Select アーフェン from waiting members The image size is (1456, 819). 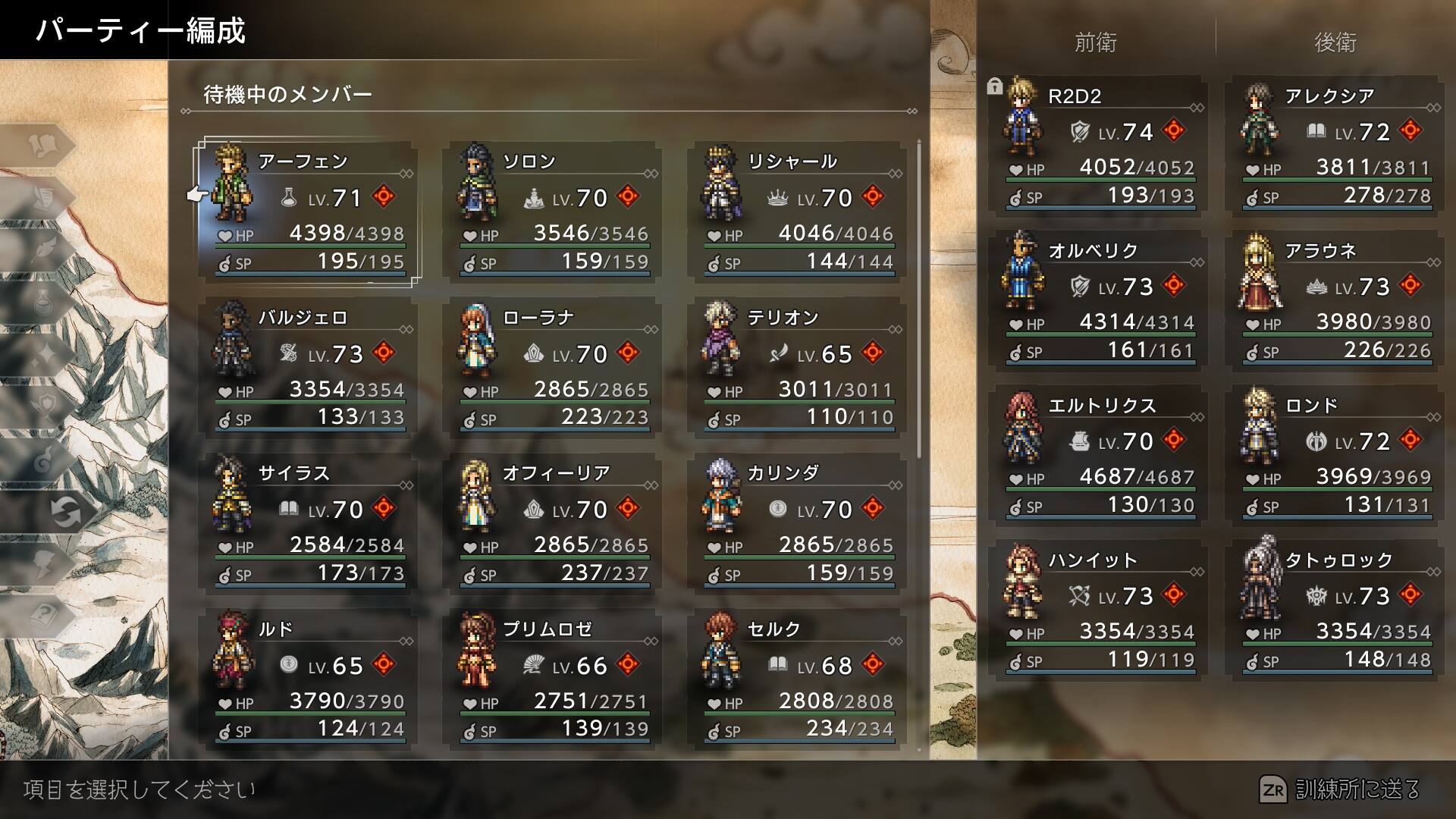(x=307, y=212)
